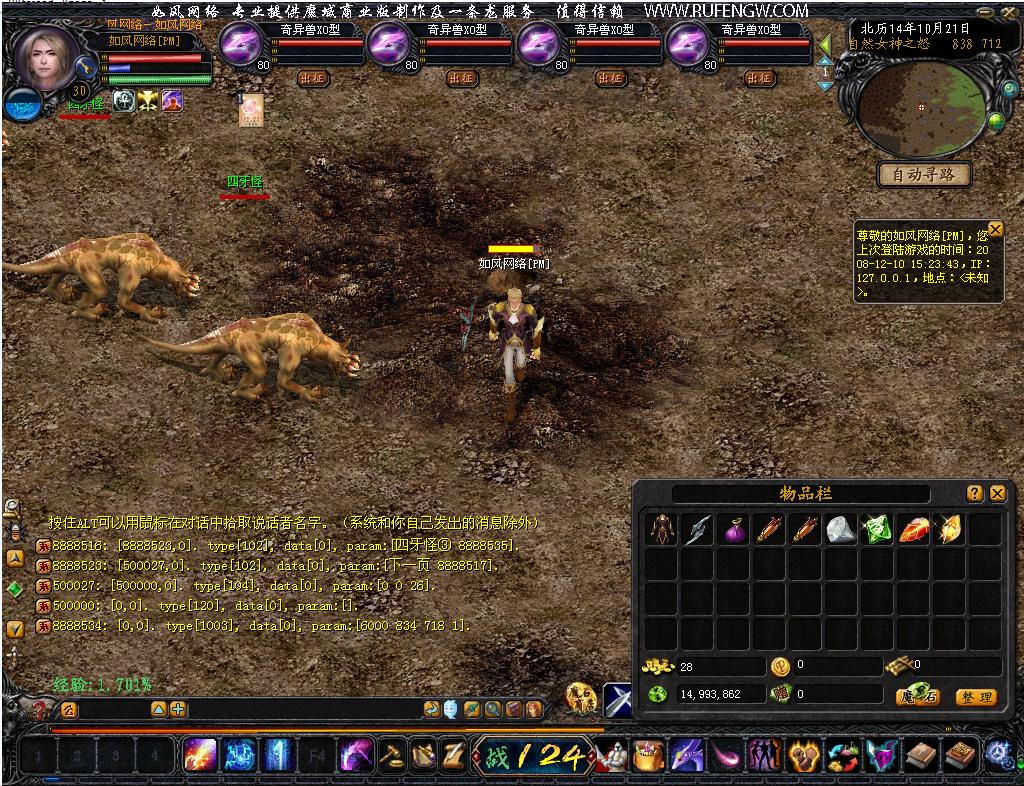Select the purple pouch in the inventory
This screenshot has height=786, width=1024.
pyautogui.click(x=733, y=530)
